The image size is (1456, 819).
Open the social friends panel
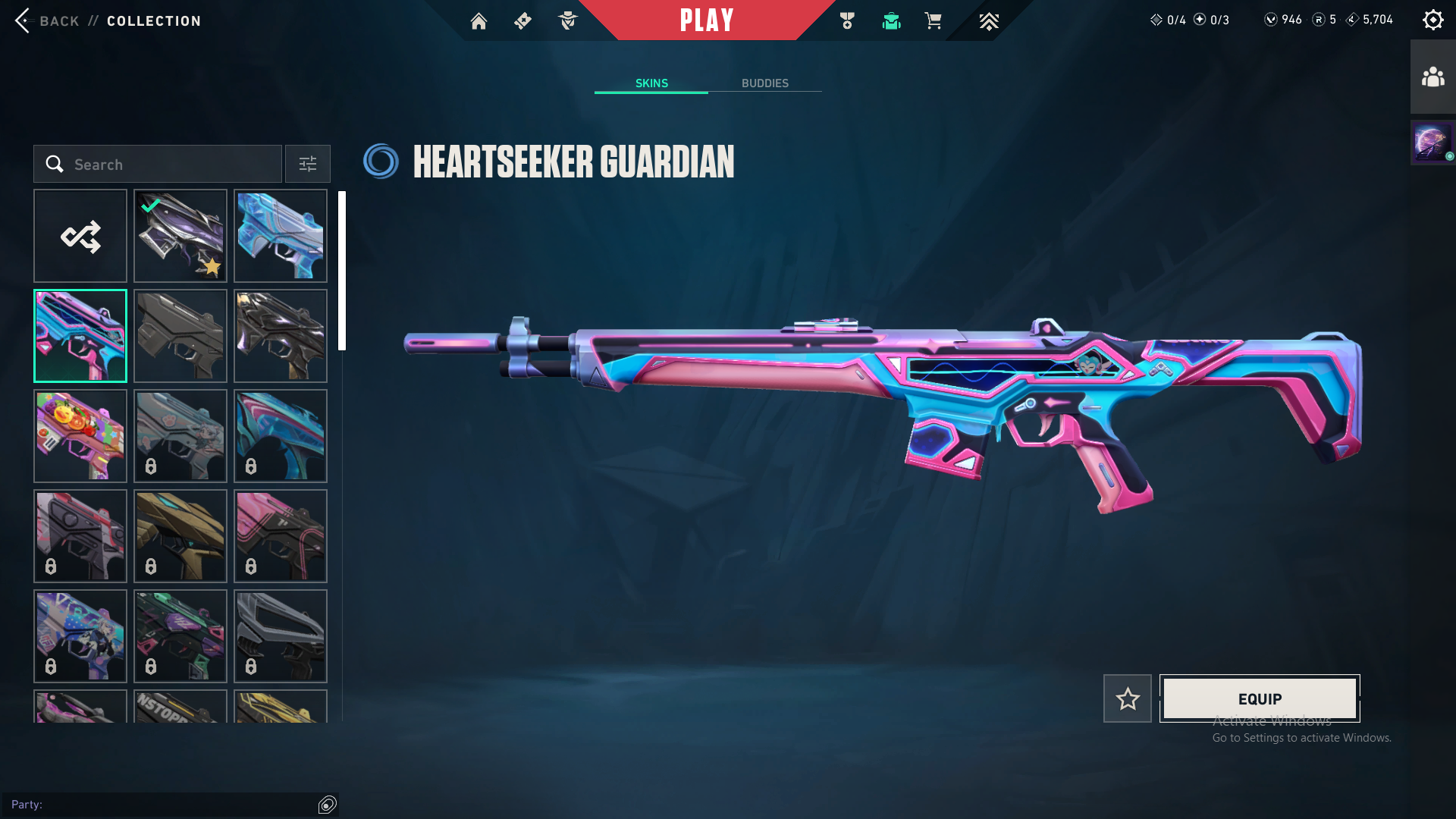tap(1432, 77)
